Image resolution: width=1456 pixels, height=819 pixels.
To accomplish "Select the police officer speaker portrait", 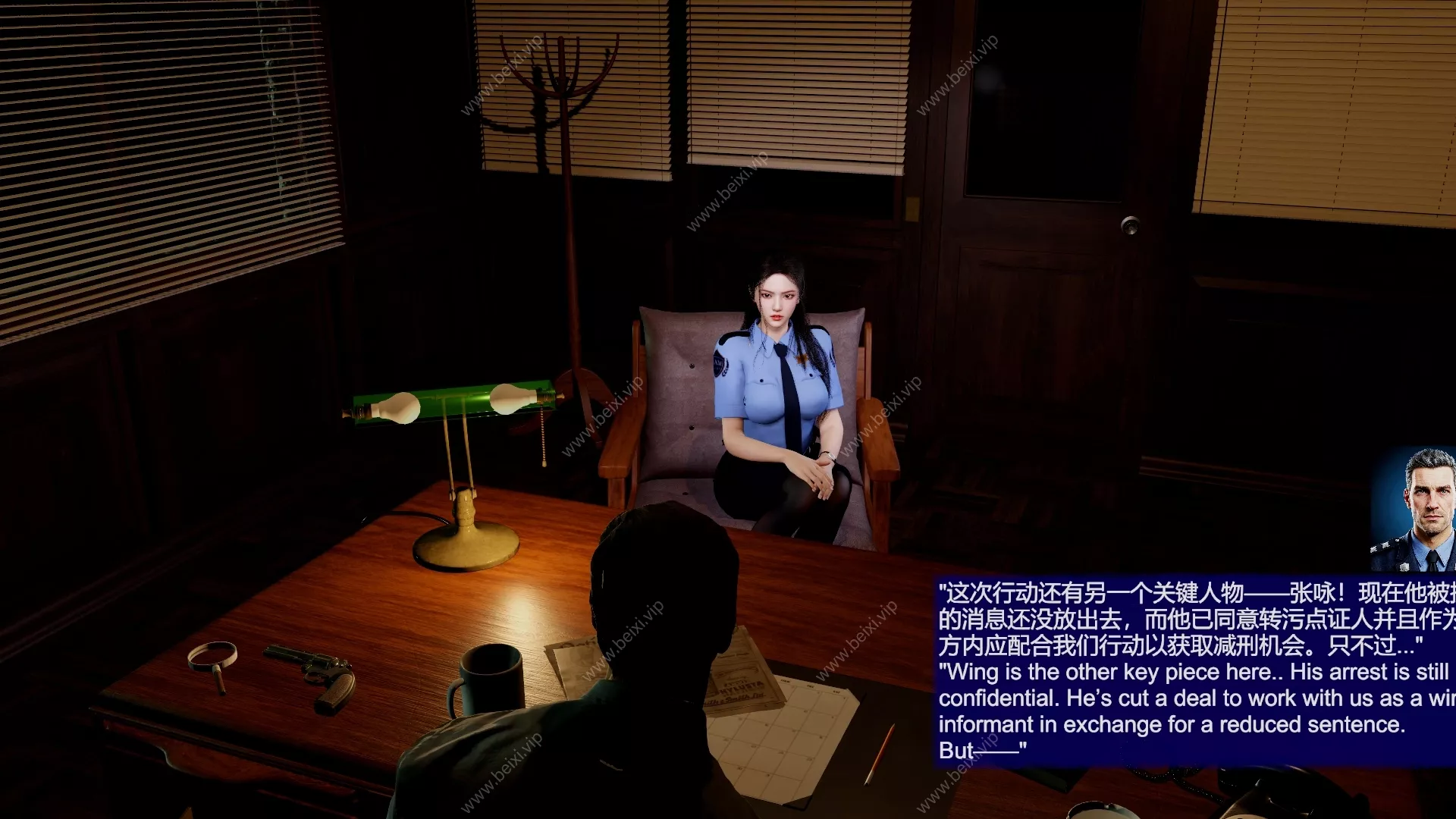I will click(x=1415, y=510).
